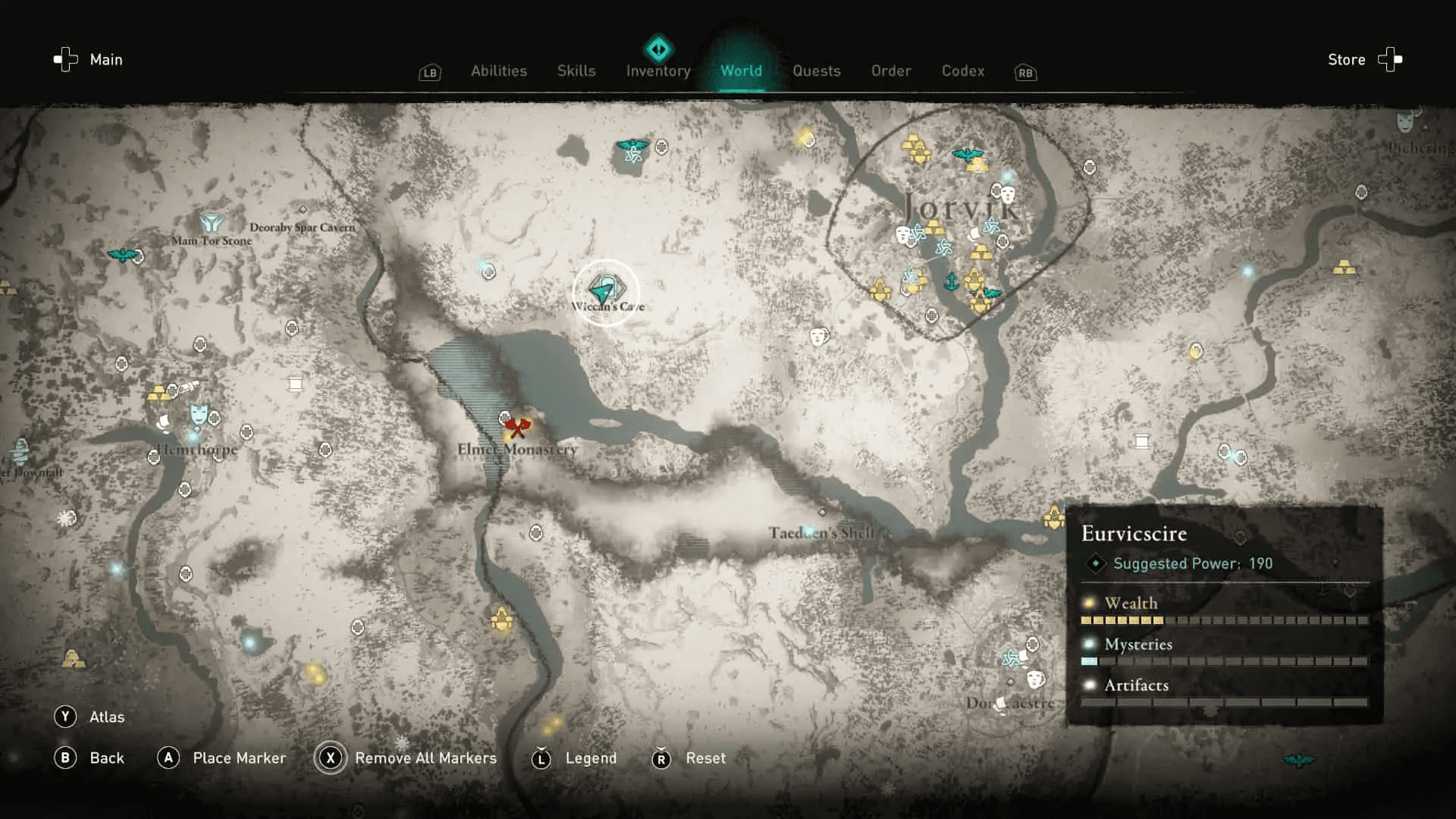Screen dimensions: 1456x819
Task: Click the blue knot mystery icon inside Jorvik
Action: pos(992,225)
